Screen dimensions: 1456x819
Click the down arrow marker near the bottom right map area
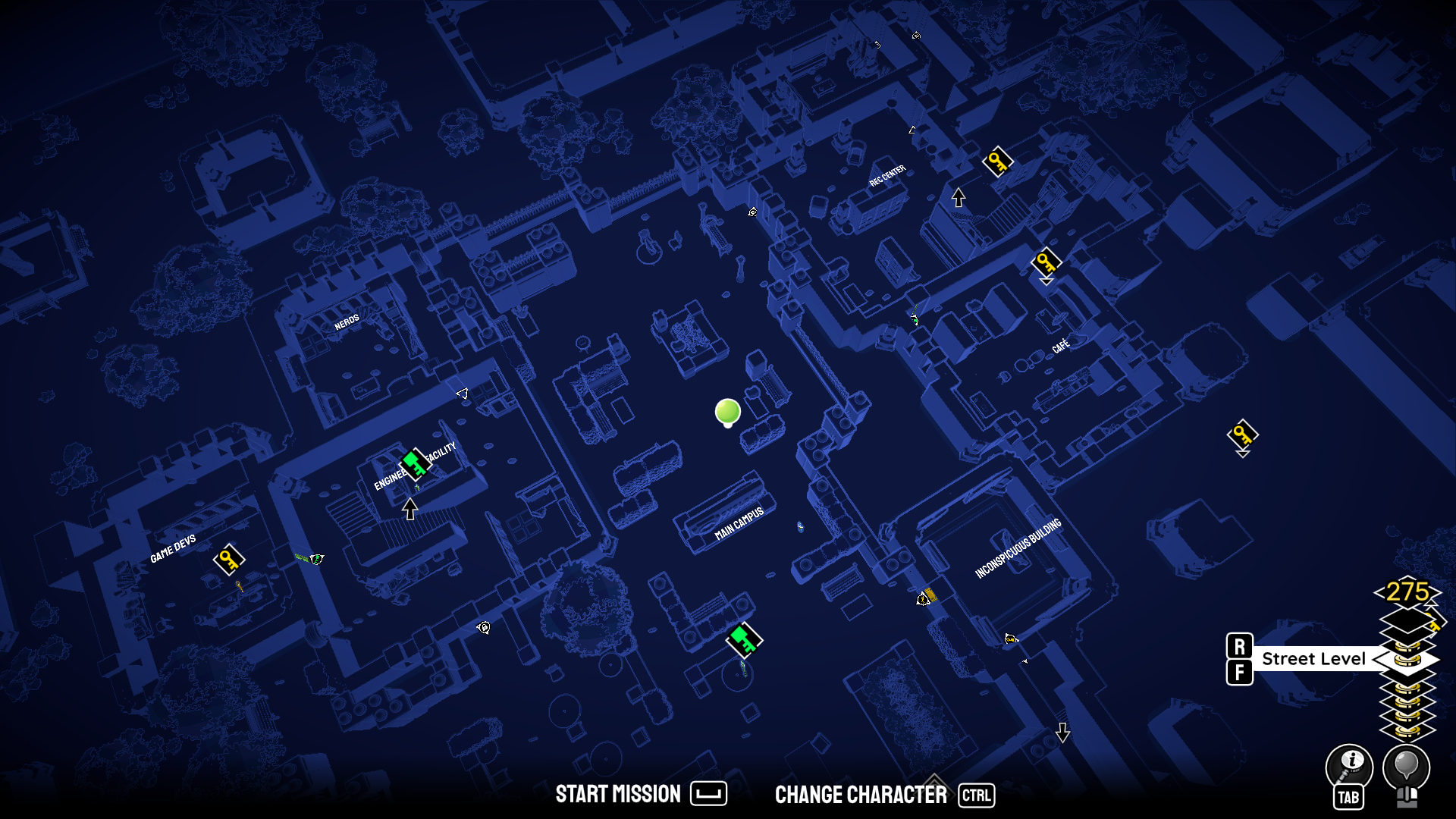[1063, 734]
